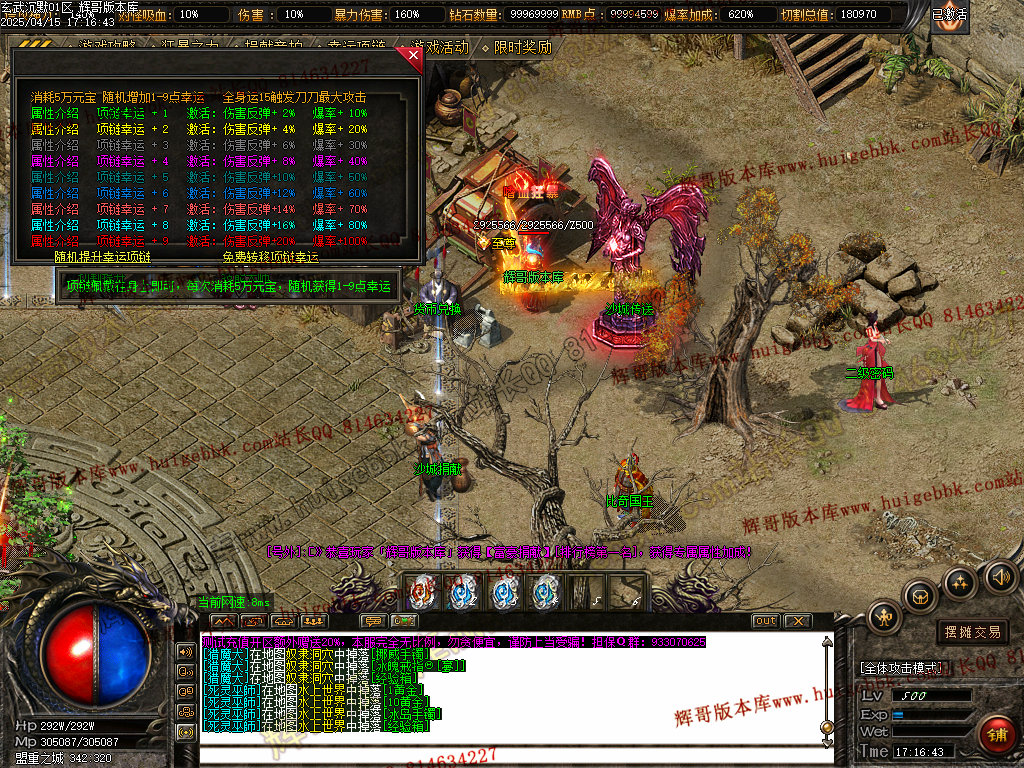Click the round four-star sparkle icon button
Image resolution: width=1024 pixels, height=768 pixels.
tap(960, 581)
